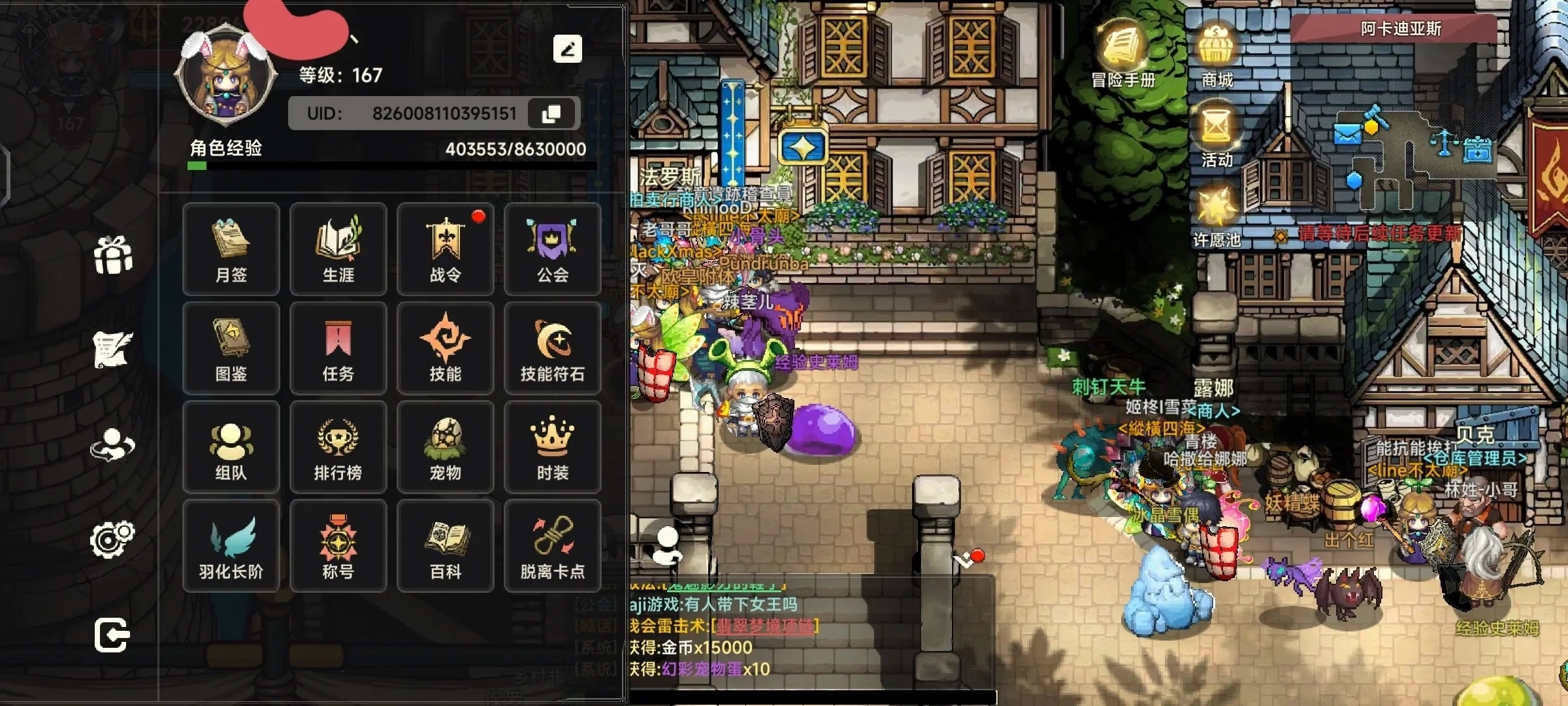Open the 技能 skills menu
Viewport: 1568px width, 706px height.
pyautogui.click(x=446, y=348)
